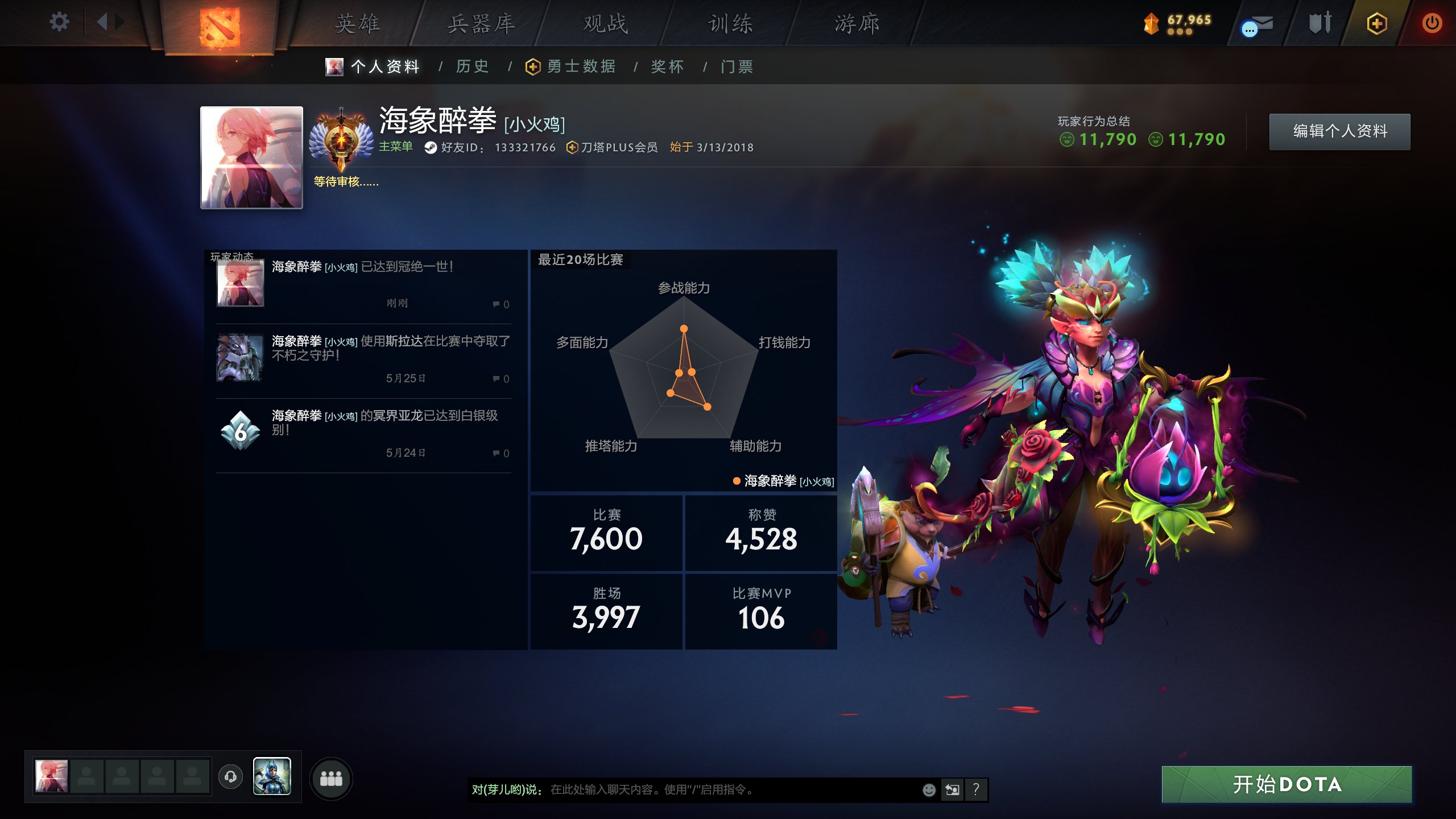
Task: Click the 编辑个人资料 edit profile button
Action: [x=1339, y=131]
